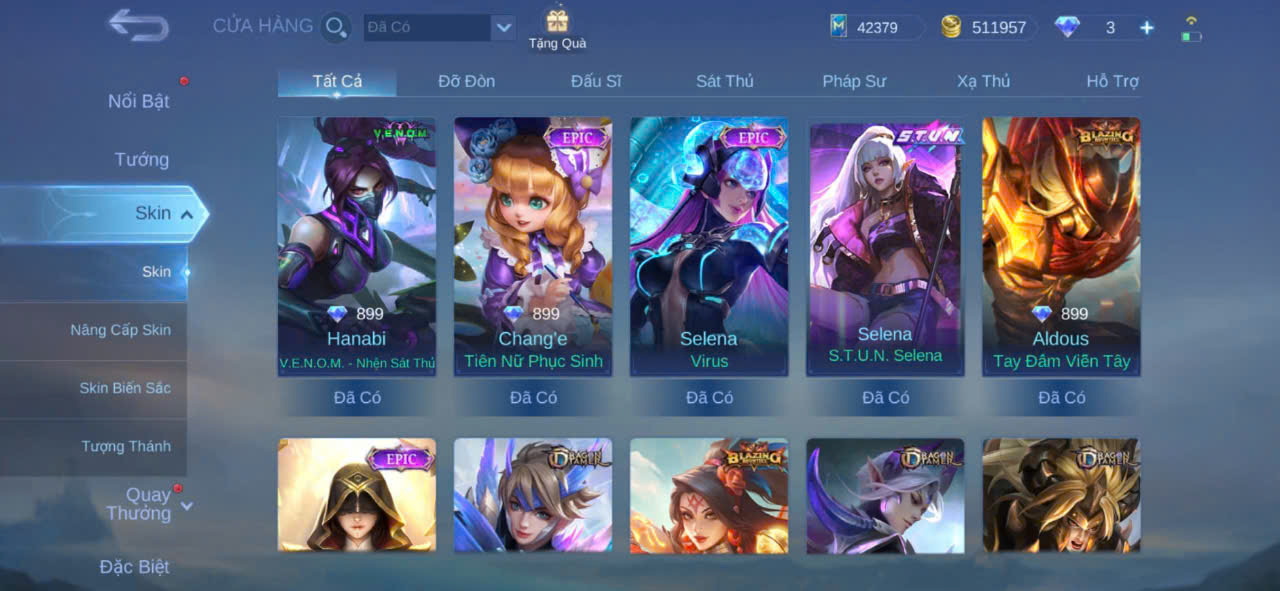Open the Nổi Bật shop section
1280x591 pixels.
coord(138,101)
